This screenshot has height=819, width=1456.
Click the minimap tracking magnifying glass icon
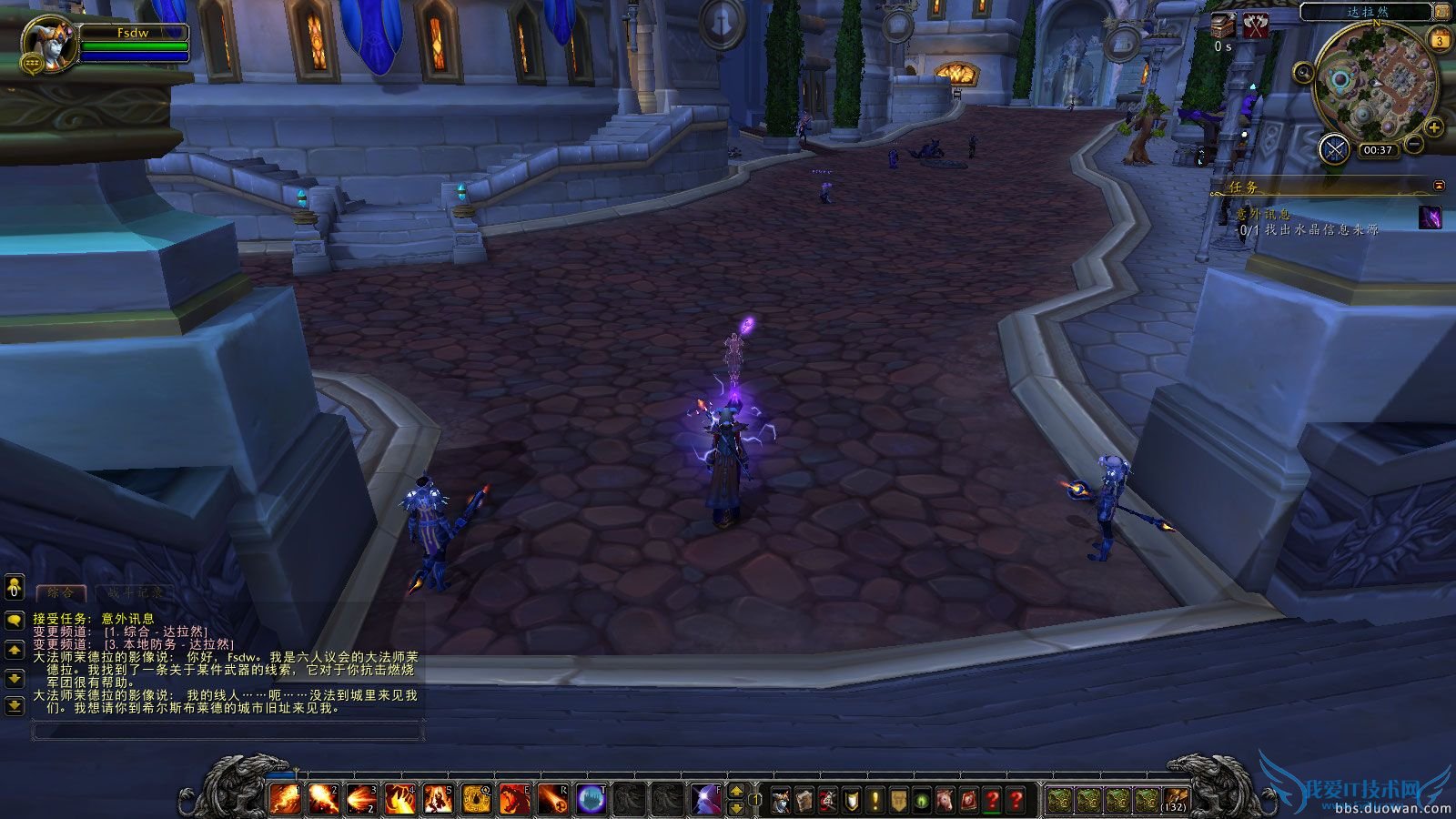[x=1304, y=71]
